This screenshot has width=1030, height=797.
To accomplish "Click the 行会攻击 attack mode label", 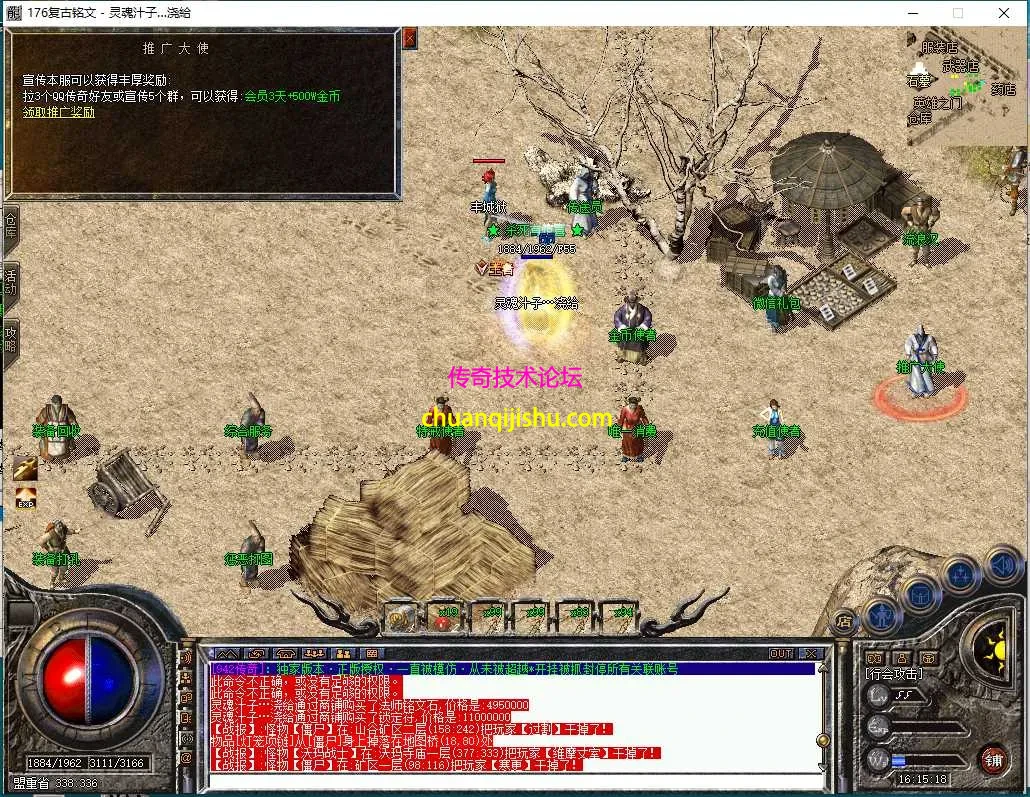I will point(894,674).
